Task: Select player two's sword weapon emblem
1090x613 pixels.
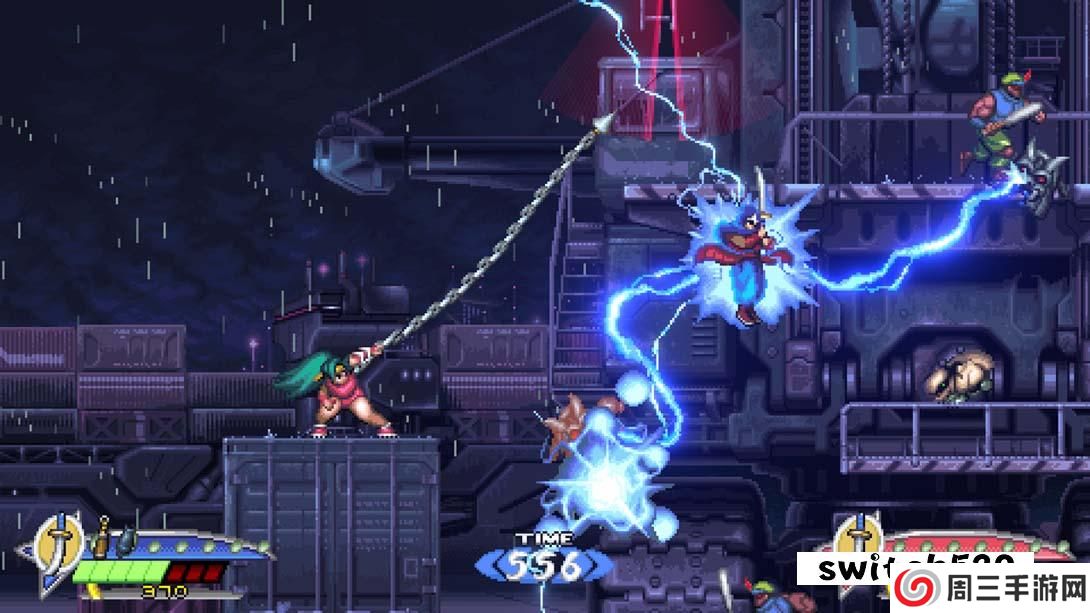Action: [x=858, y=543]
